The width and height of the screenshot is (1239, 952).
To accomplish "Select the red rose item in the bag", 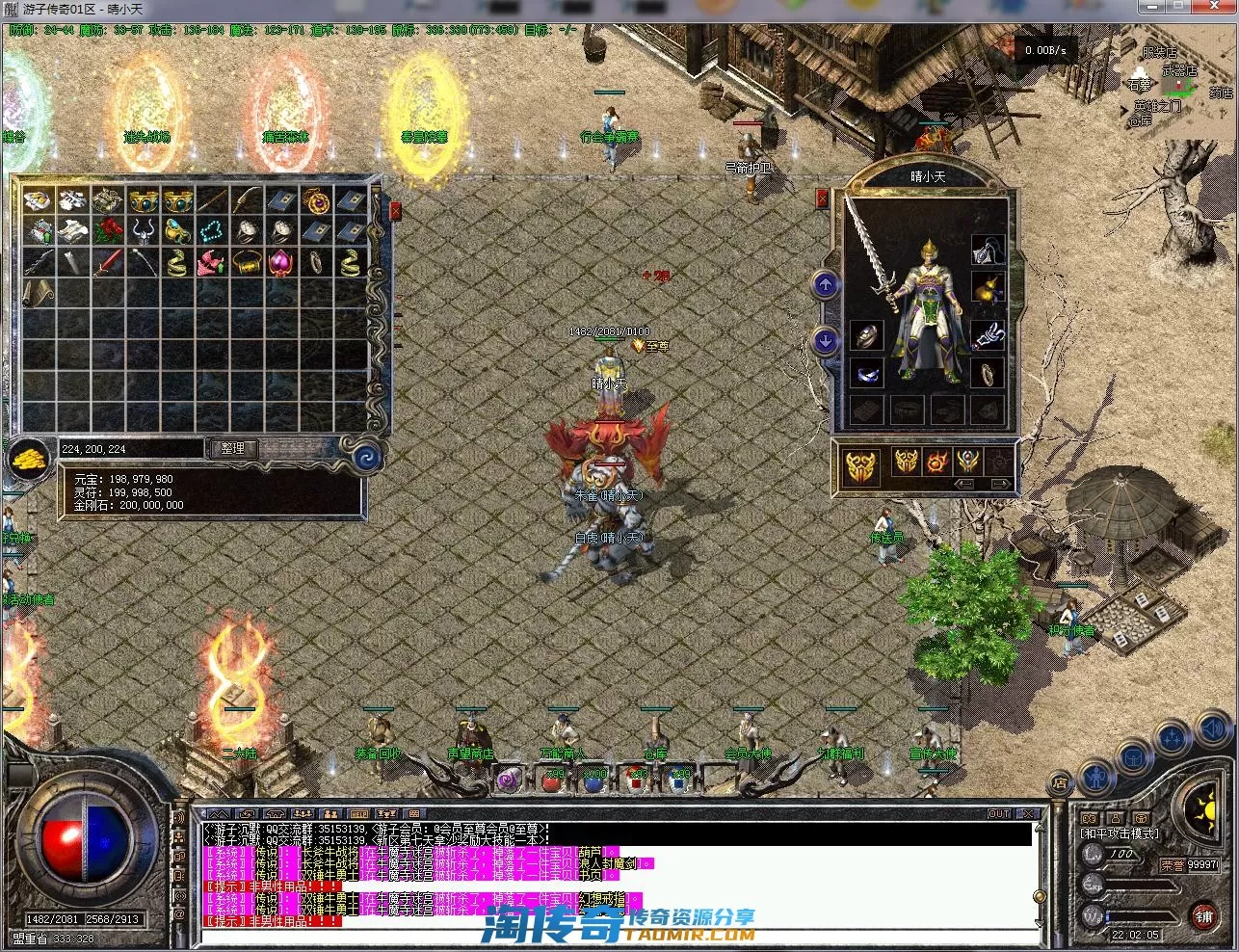I will tap(108, 231).
